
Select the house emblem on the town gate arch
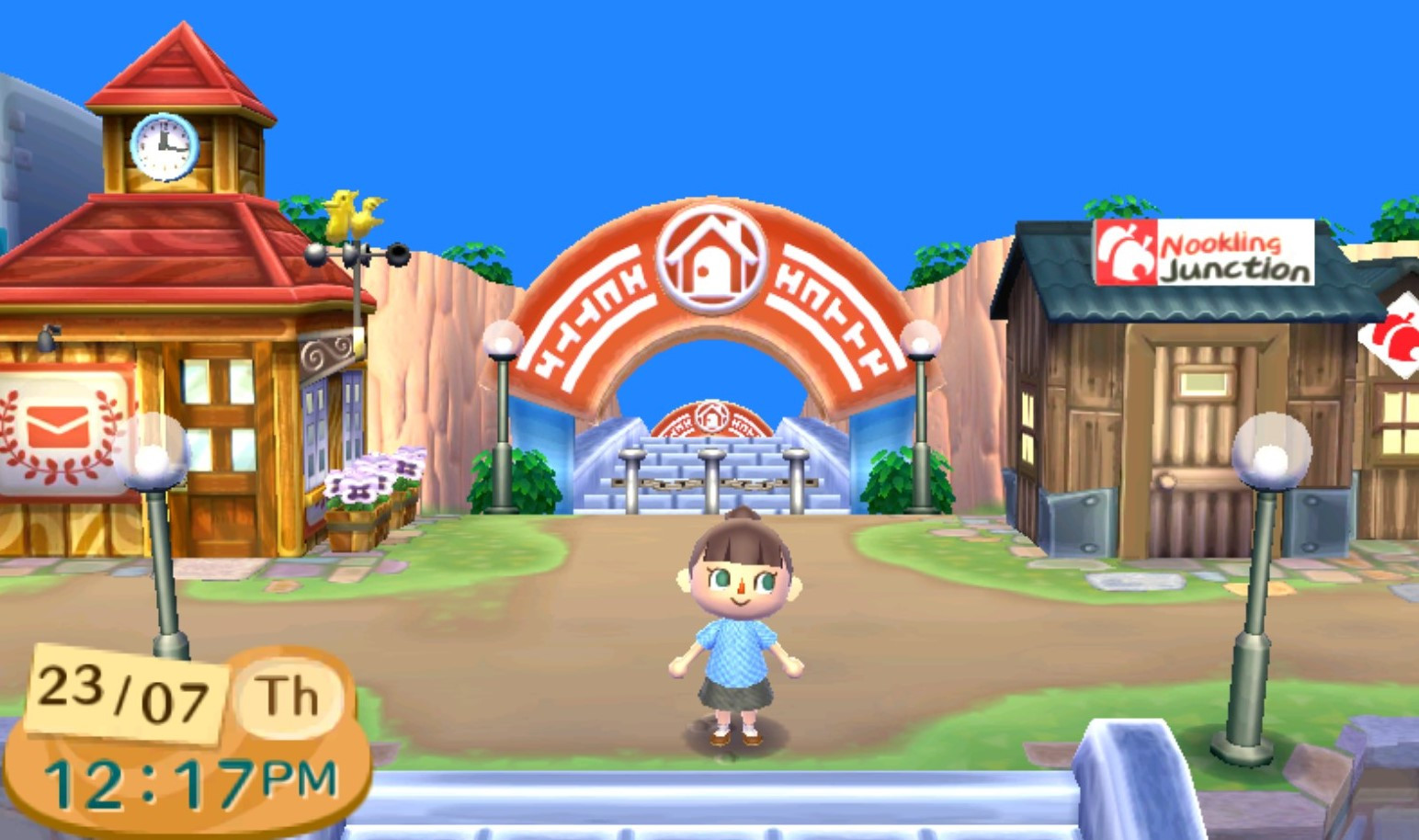tap(710, 259)
